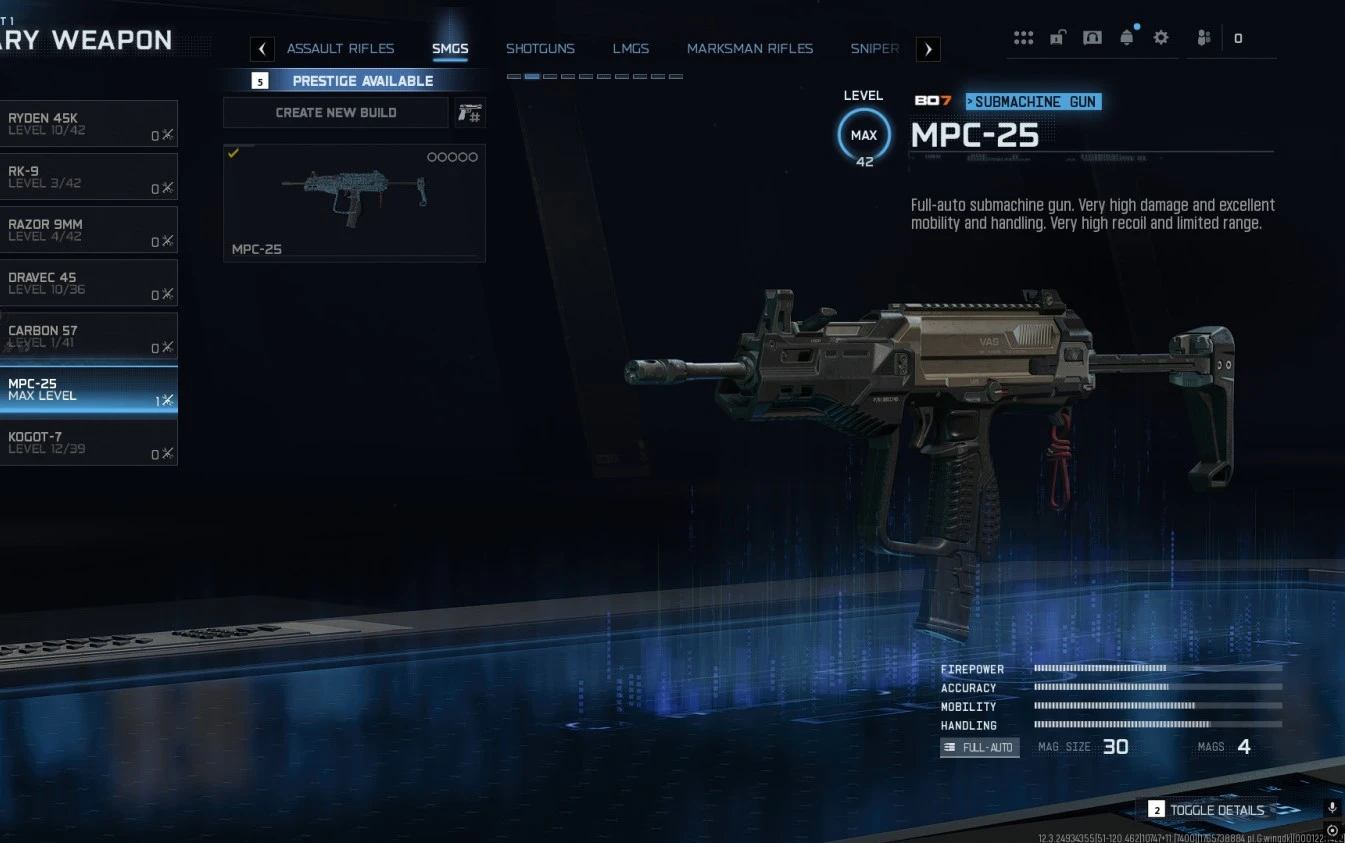Click the Firepower stat bar

pyautogui.click(x=1100, y=669)
